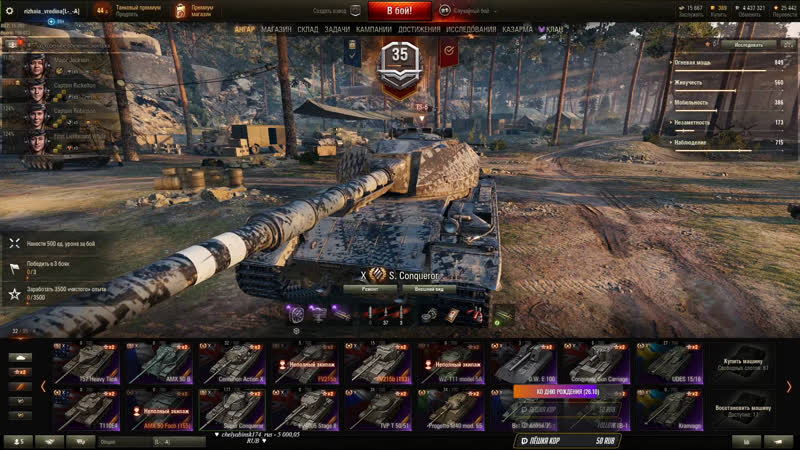This screenshot has height=450, width=800.
Task: Open Внешний вид customization for the tank
Action: (x=429, y=289)
